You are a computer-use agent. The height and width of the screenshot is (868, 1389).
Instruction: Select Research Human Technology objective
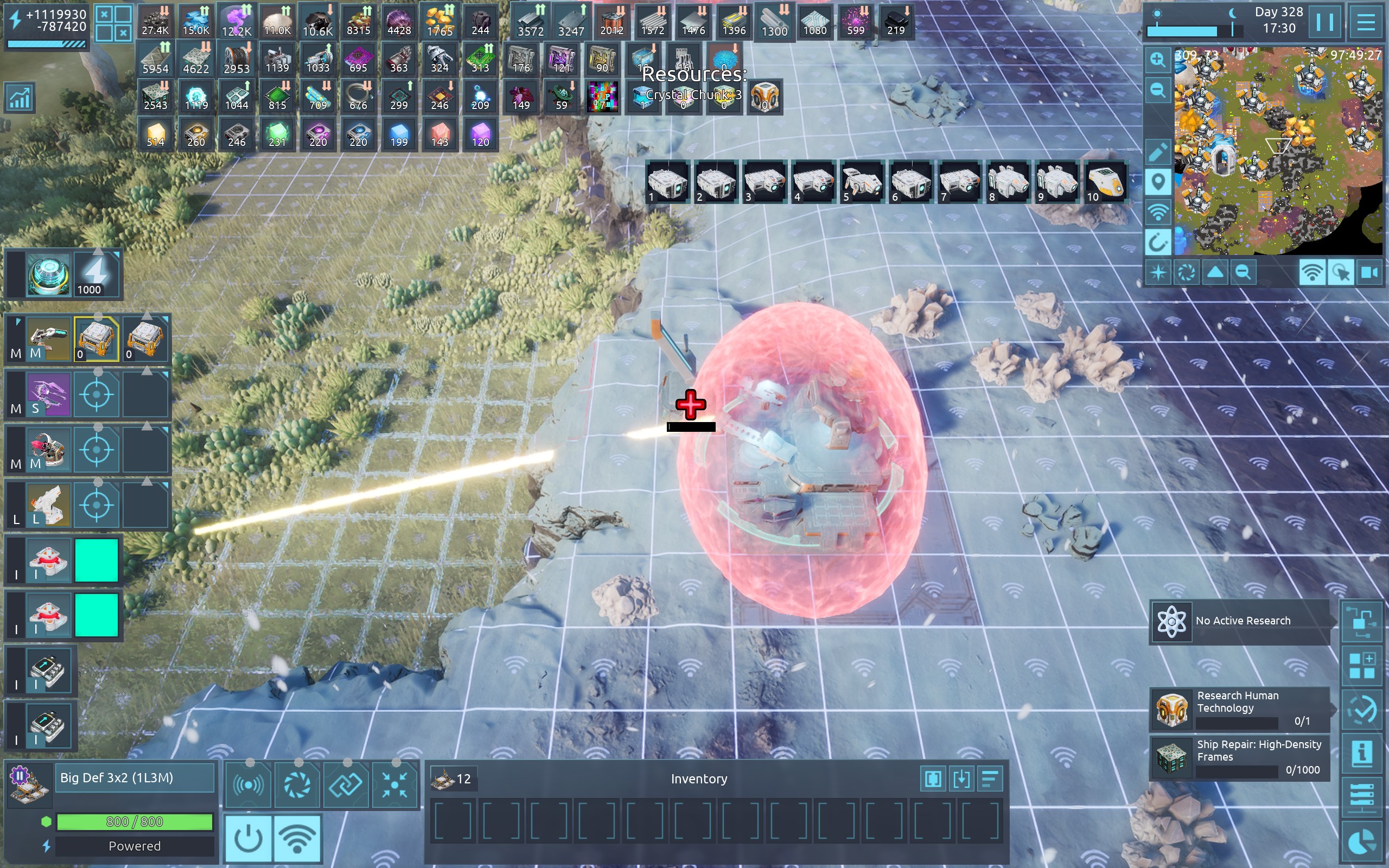click(1240, 709)
